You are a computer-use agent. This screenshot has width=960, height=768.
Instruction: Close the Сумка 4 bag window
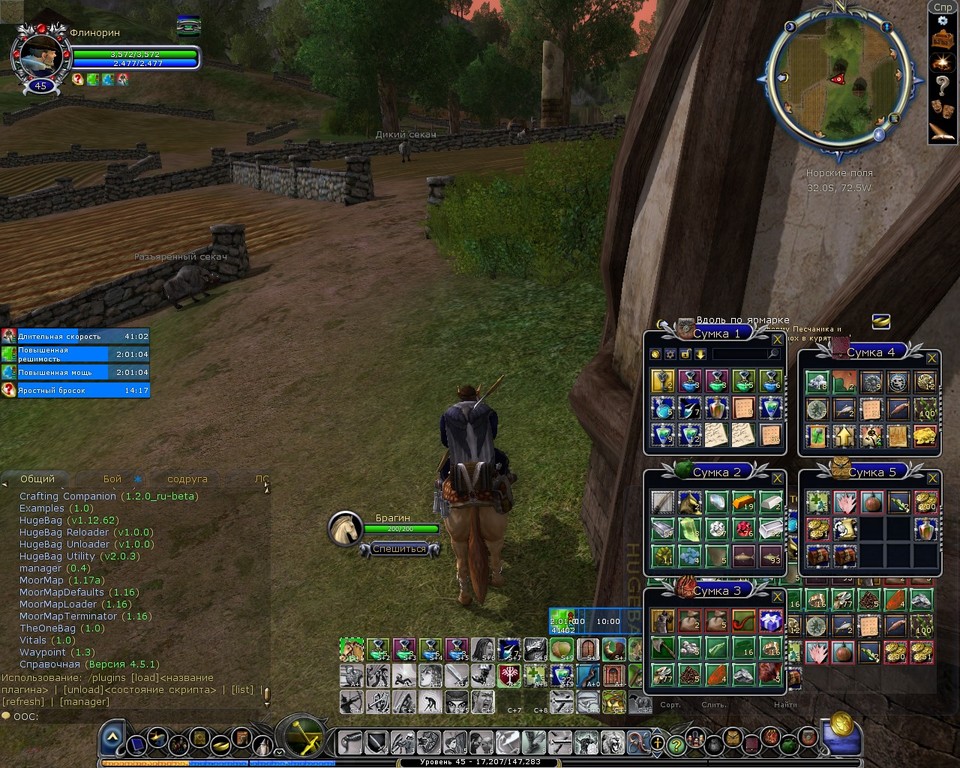pyautogui.click(x=932, y=358)
